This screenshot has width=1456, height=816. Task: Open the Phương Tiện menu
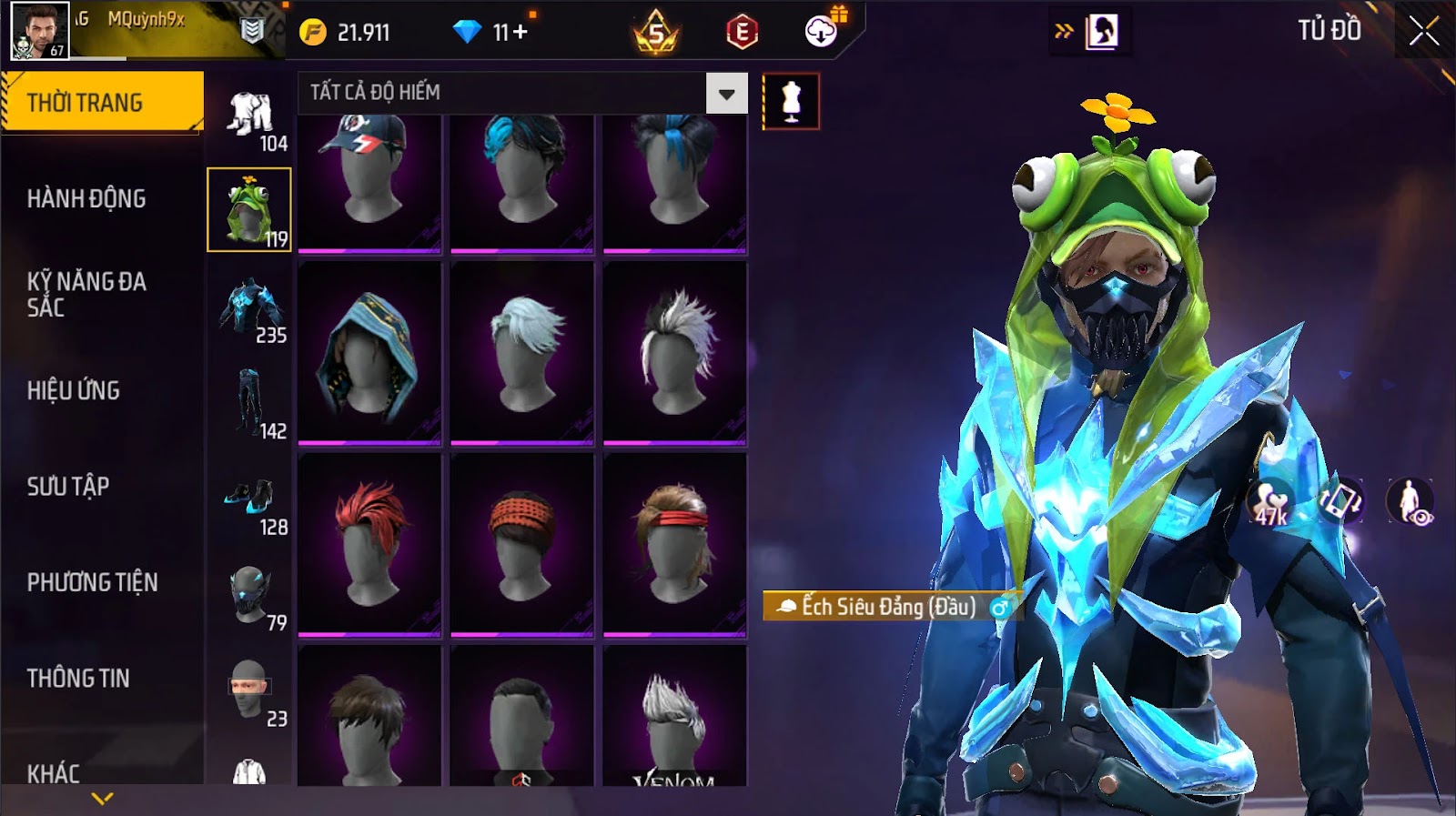coord(92,582)
